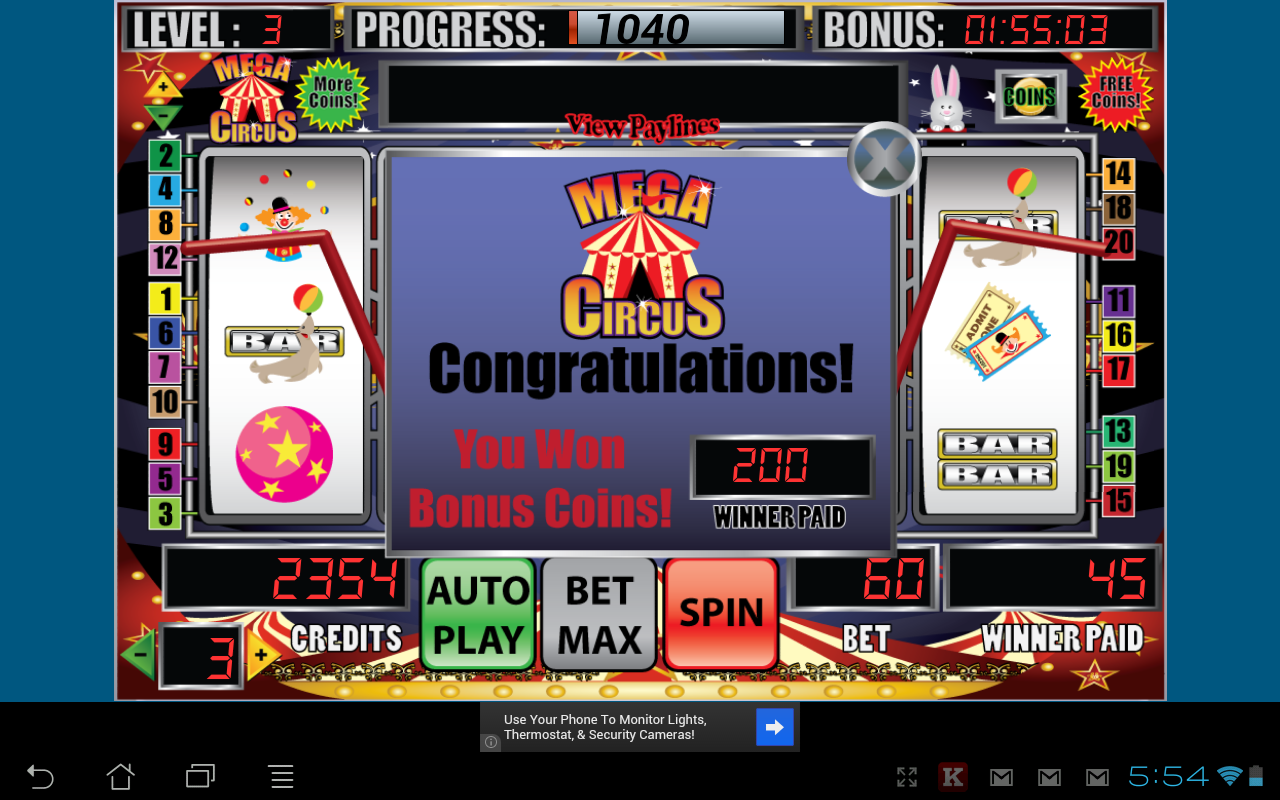Enable AUTO PLAY mode

[x=477, y=613]
